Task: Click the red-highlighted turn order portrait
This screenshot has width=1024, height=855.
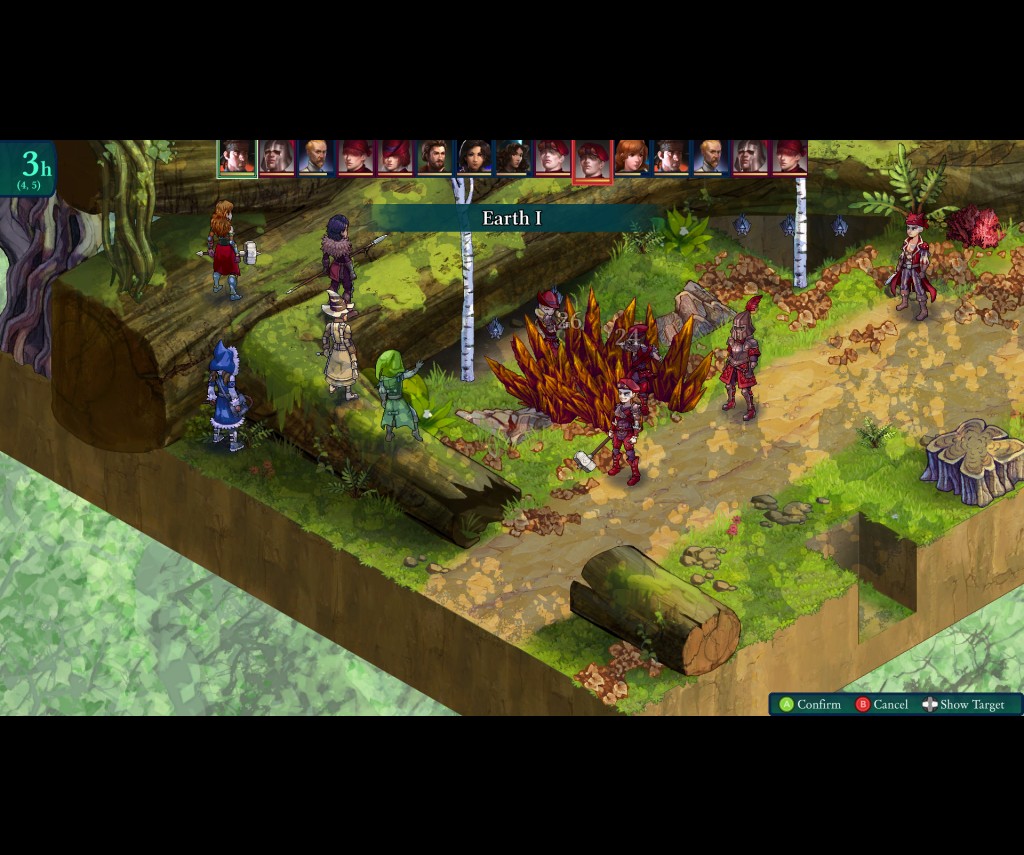Action: point(592,160)
